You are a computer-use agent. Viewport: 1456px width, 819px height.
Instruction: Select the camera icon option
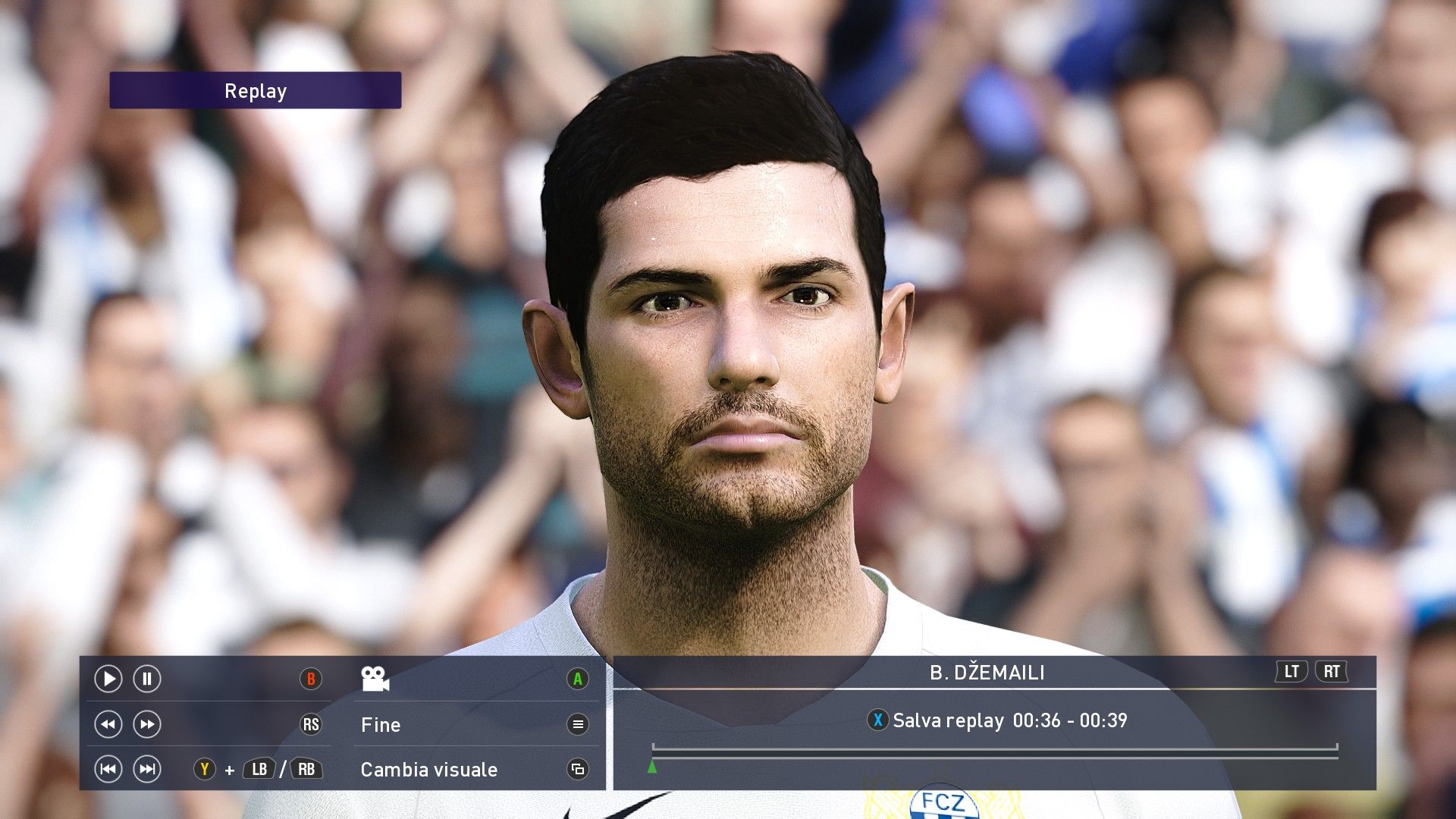click(x=375, y=679)
